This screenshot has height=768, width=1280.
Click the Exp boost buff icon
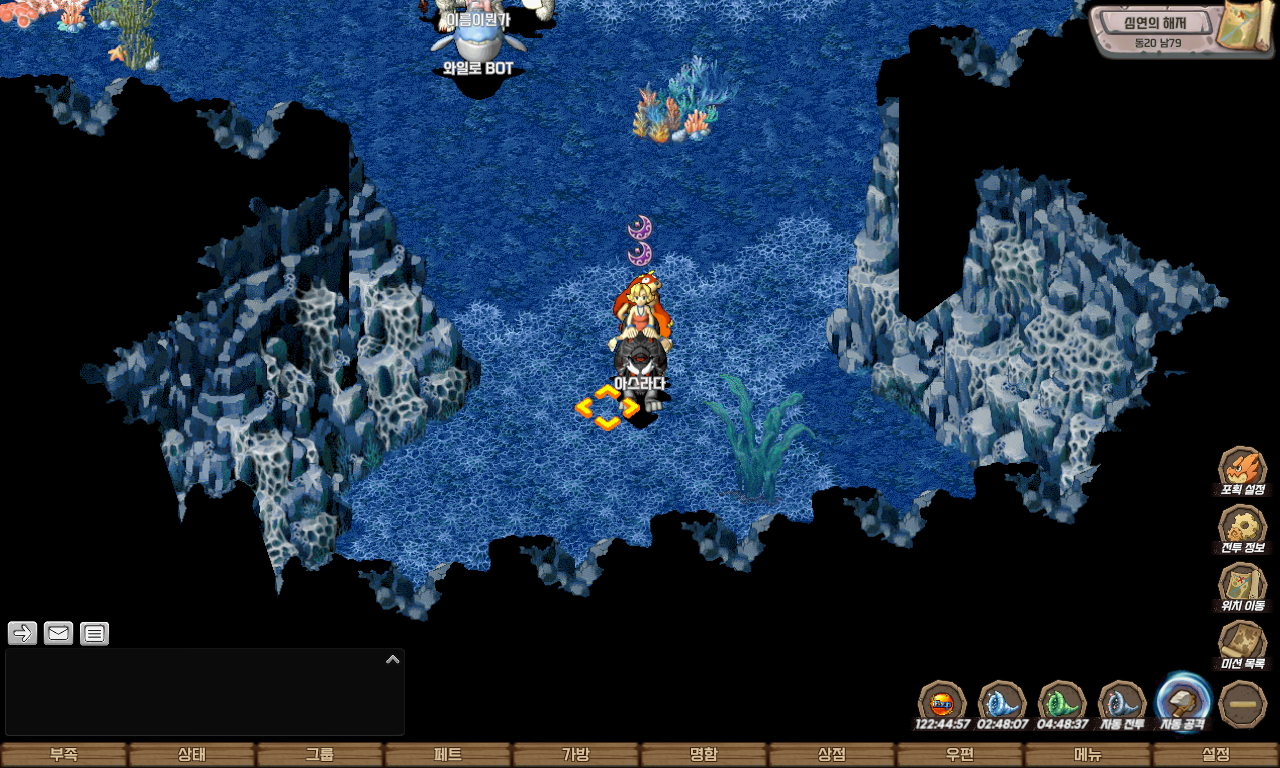pyautogui.click(x=942, y=701)
